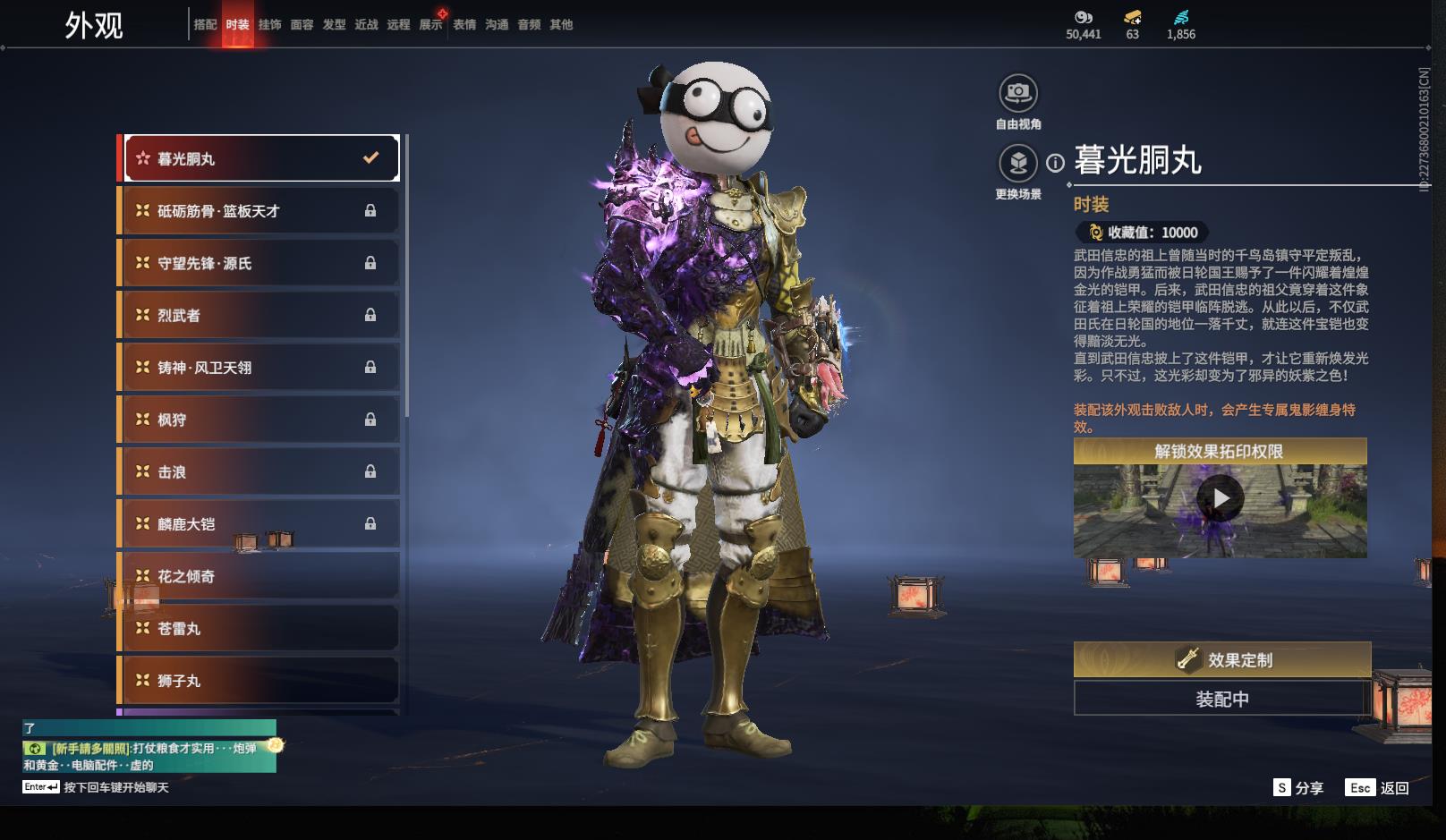
Task: Open 效果定制 effect customization
Action: tap(1221, 659)
